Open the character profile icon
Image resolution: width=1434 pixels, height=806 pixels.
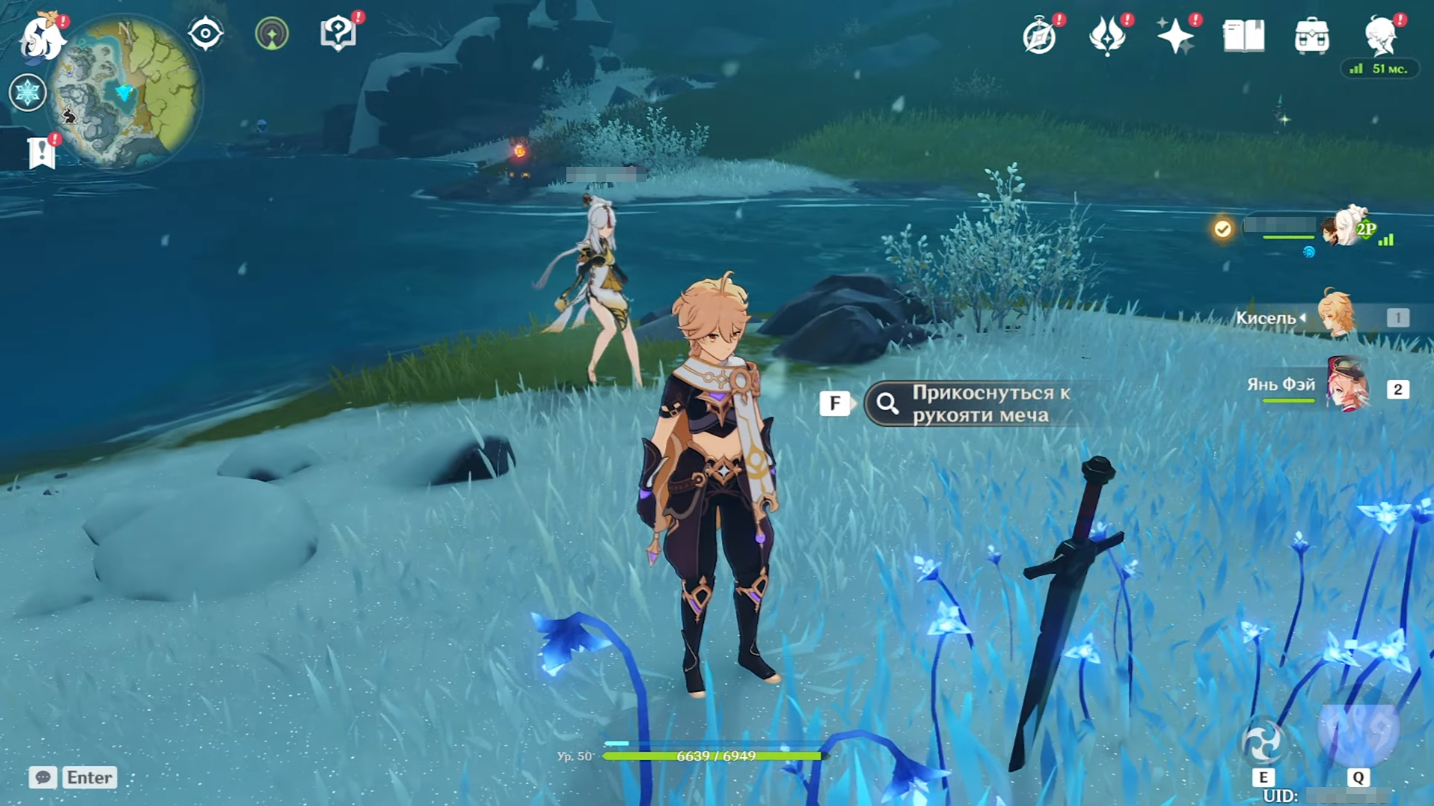click(1381, 36)
